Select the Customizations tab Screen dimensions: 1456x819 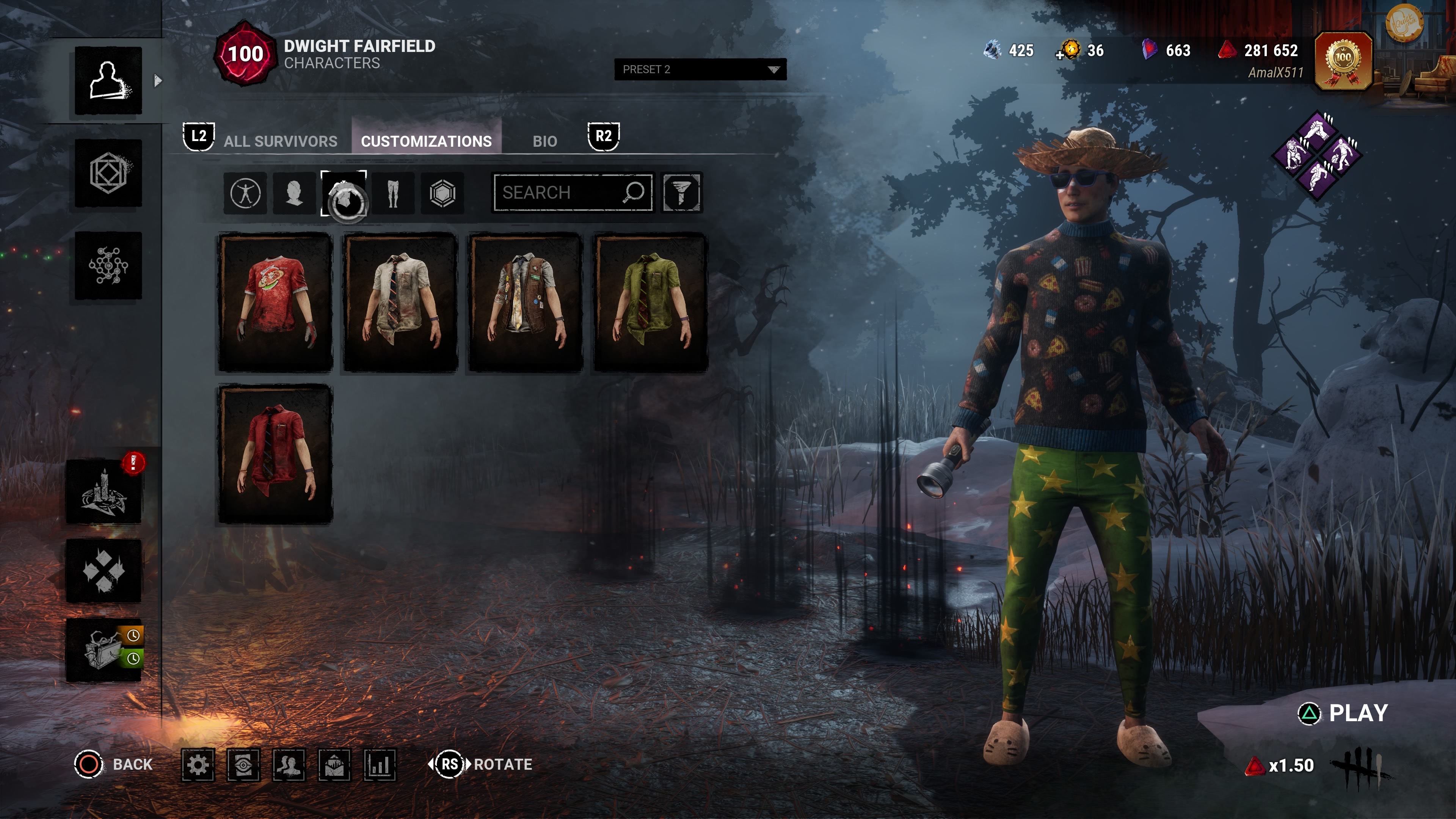[426, 141]
